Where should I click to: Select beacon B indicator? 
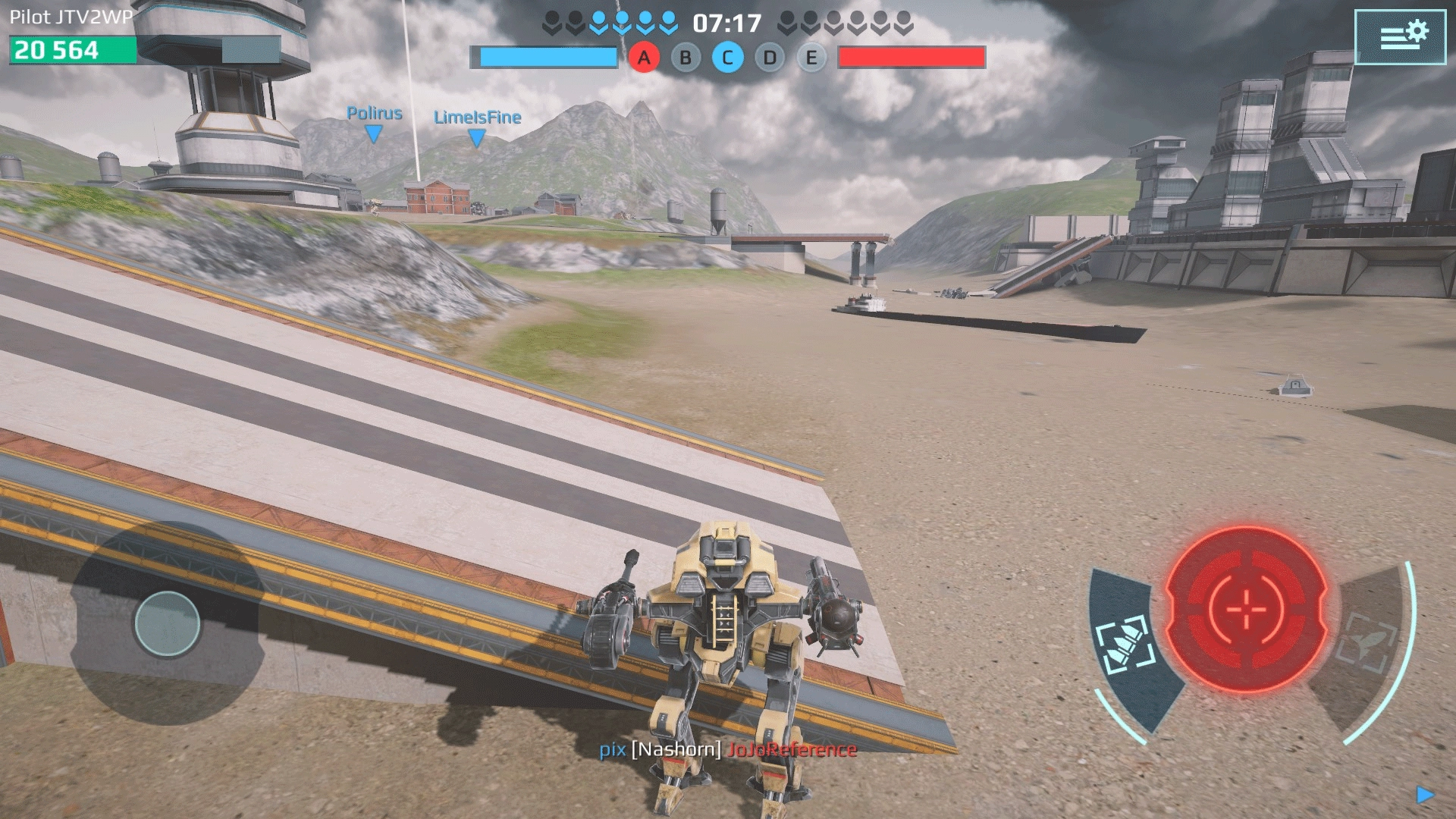(x=686, y=58)
